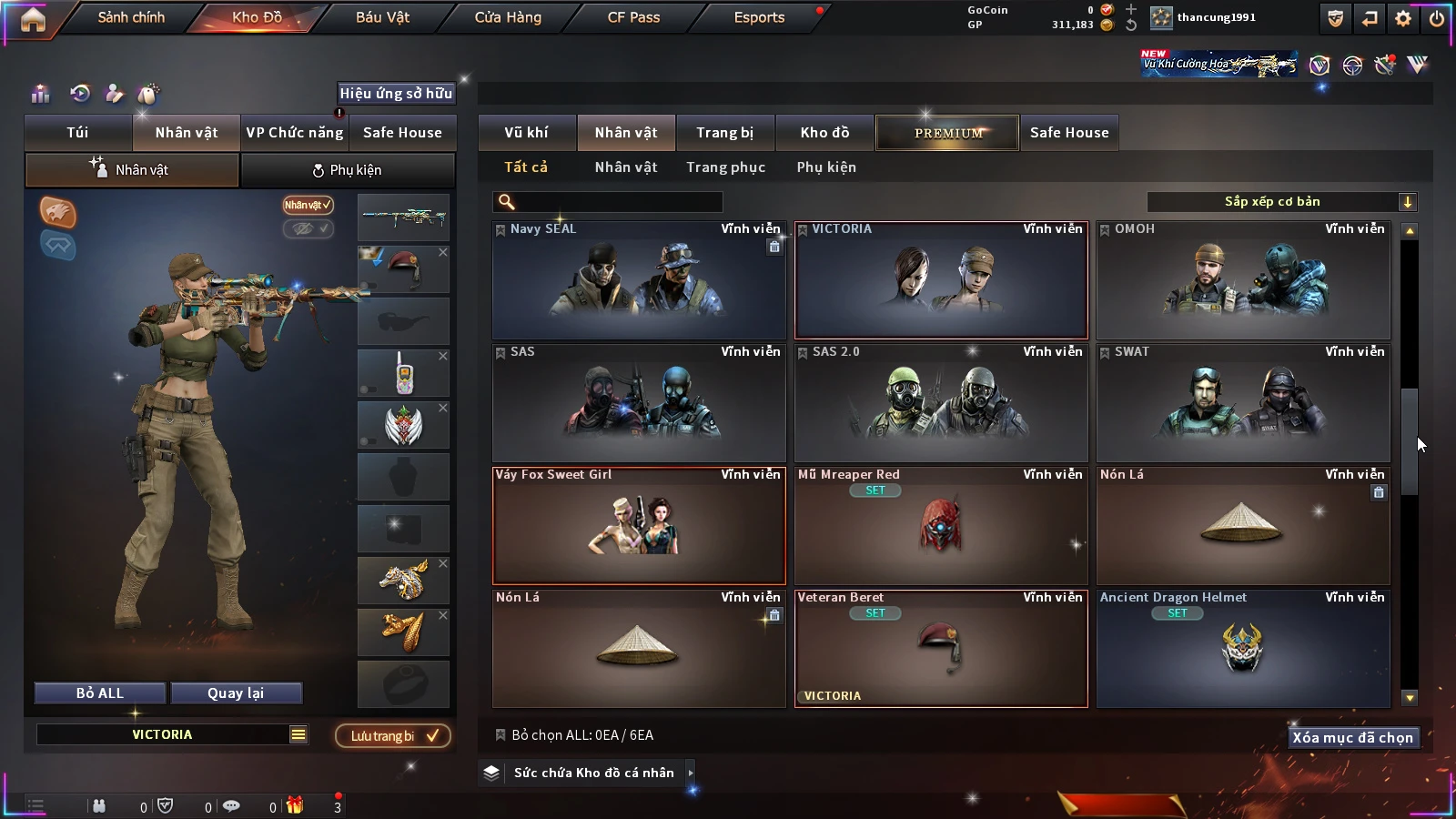
Task: Click the power exit button
Action: (x=1437, y=18)
